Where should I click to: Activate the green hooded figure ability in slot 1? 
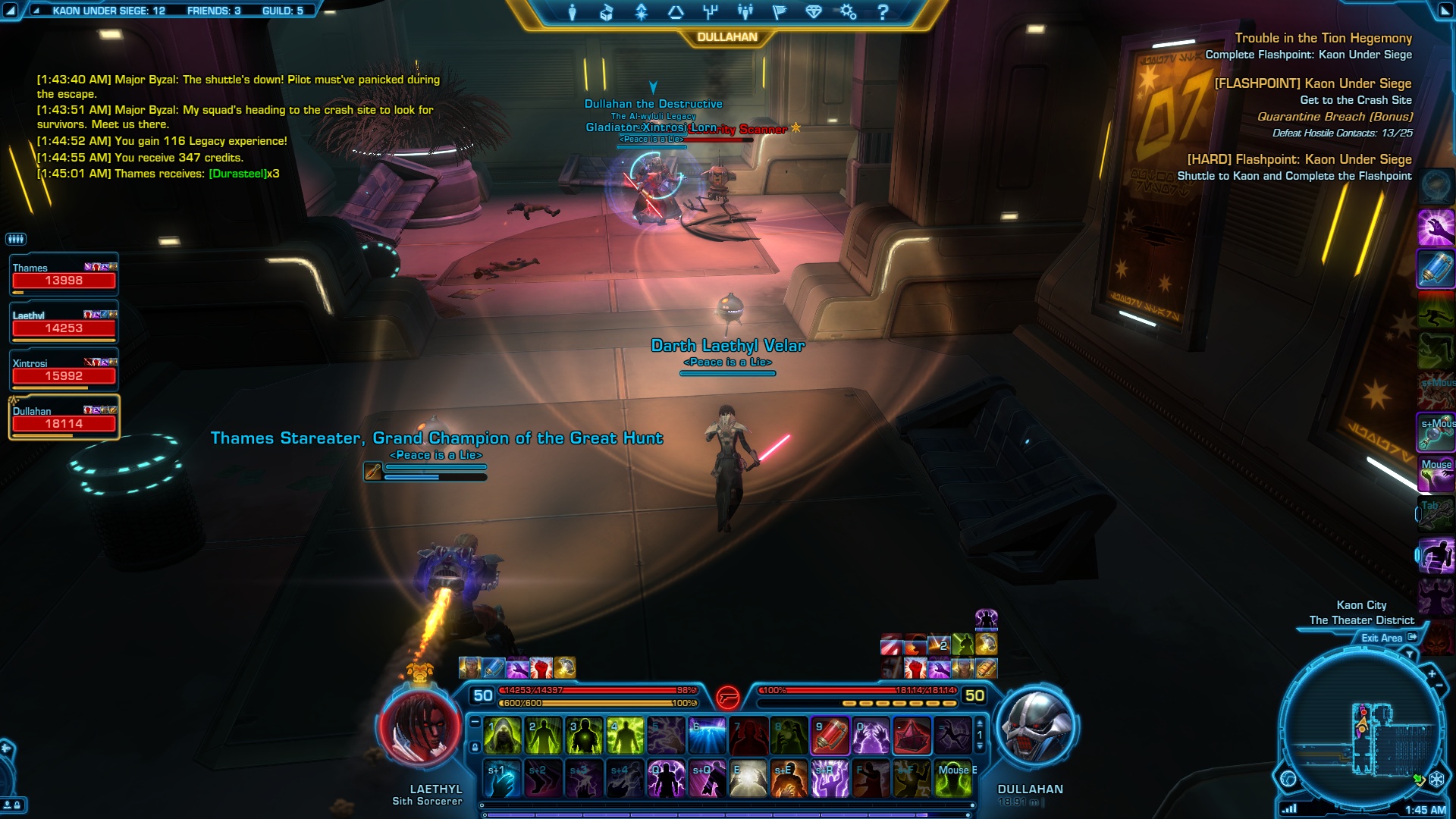(502, 736)
